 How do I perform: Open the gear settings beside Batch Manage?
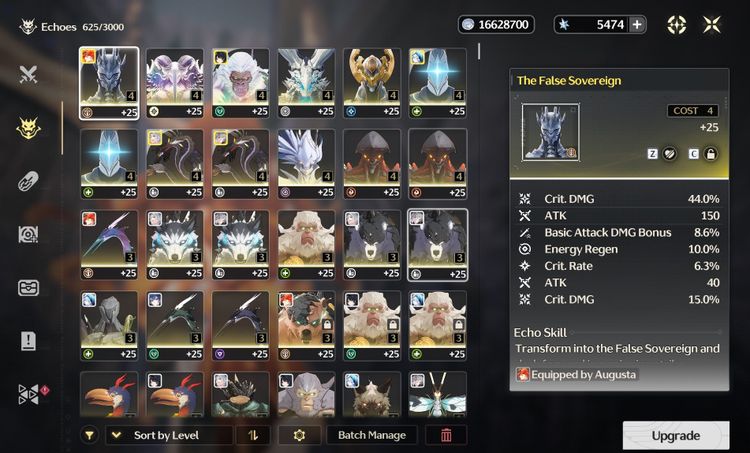point(298,435)
